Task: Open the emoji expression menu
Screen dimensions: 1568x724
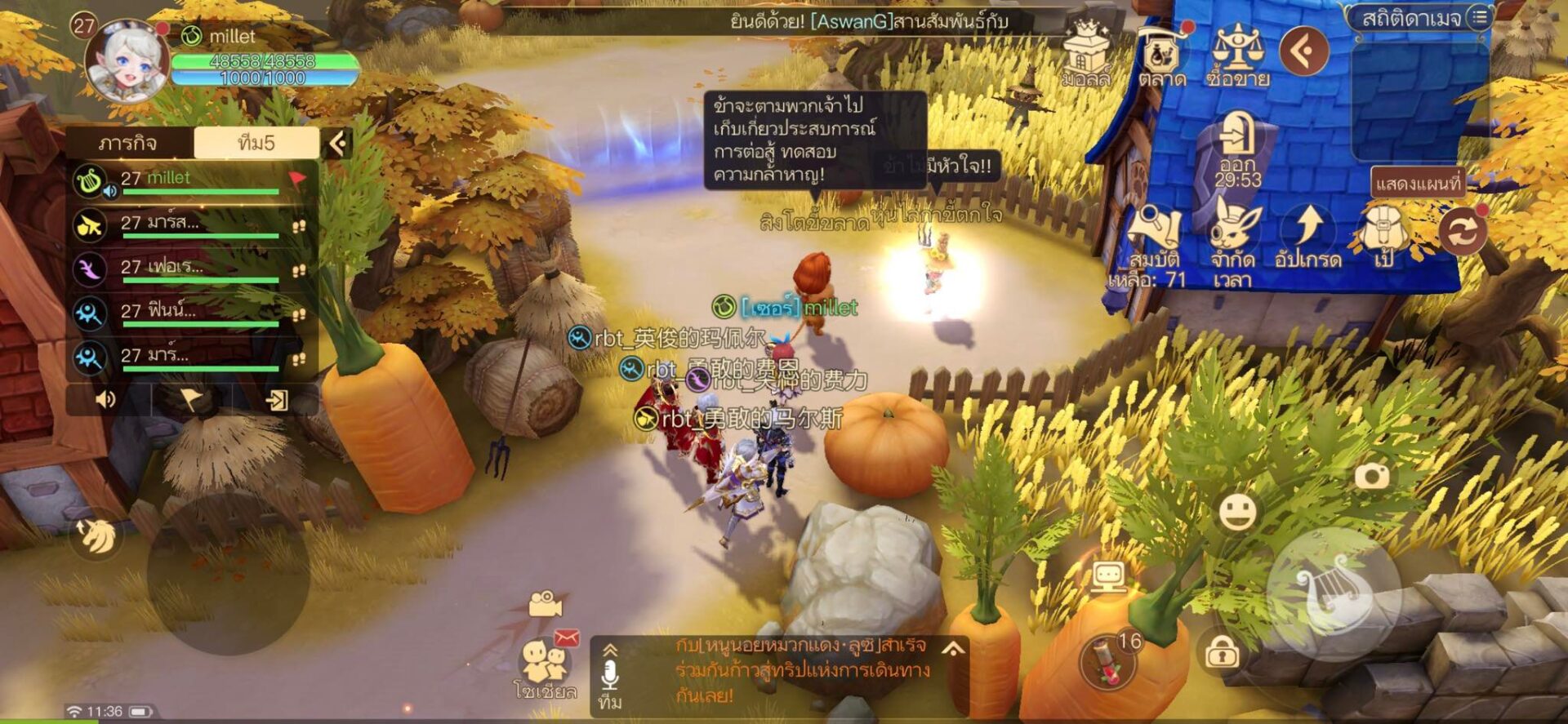Action: coord(1237,512)
